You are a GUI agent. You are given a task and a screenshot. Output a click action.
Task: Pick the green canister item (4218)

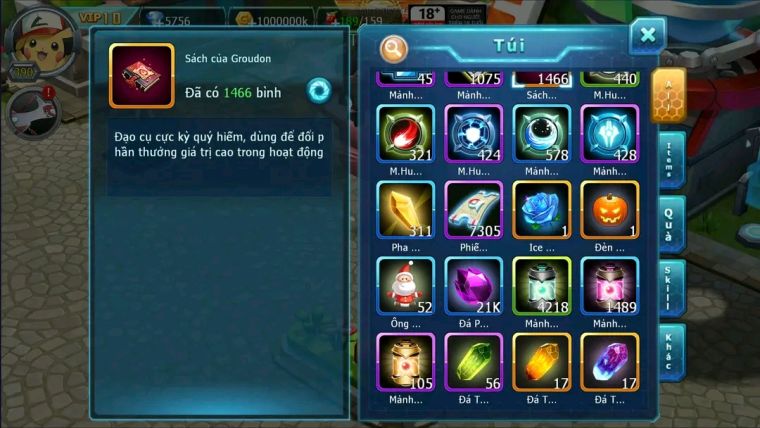click(x=541, y=286)
